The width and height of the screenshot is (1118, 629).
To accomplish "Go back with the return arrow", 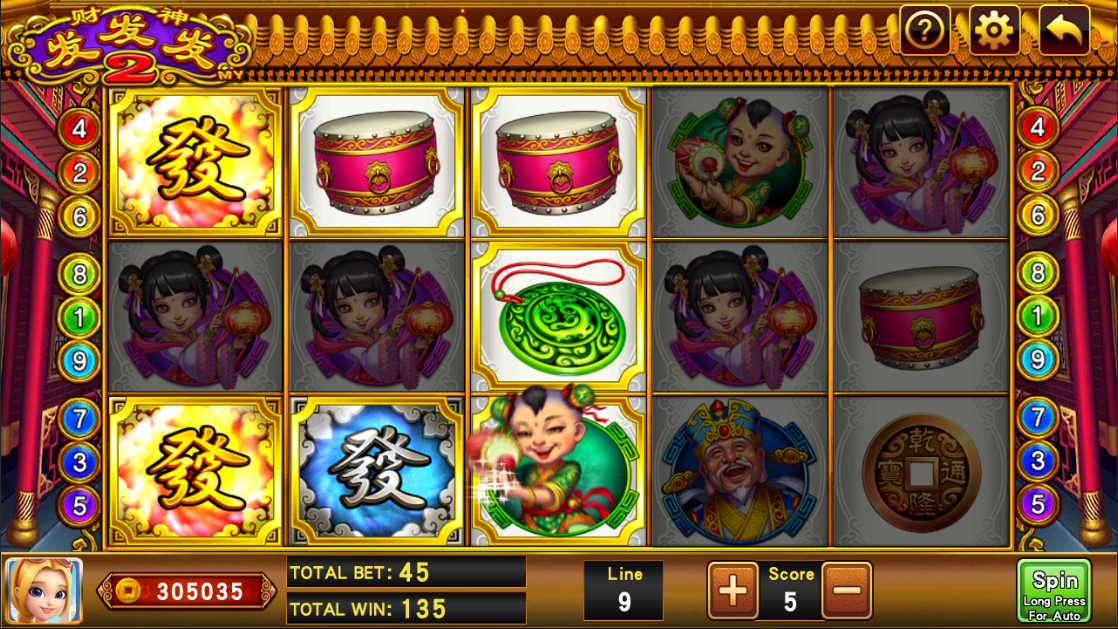I will click(1064, 31).
